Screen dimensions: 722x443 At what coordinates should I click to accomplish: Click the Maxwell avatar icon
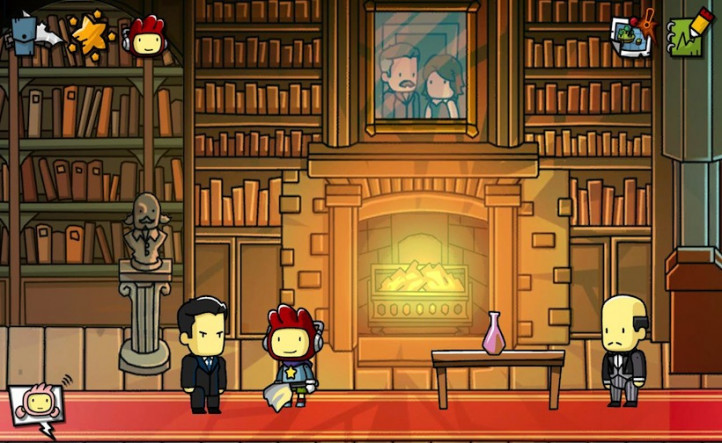click(146, 35)
